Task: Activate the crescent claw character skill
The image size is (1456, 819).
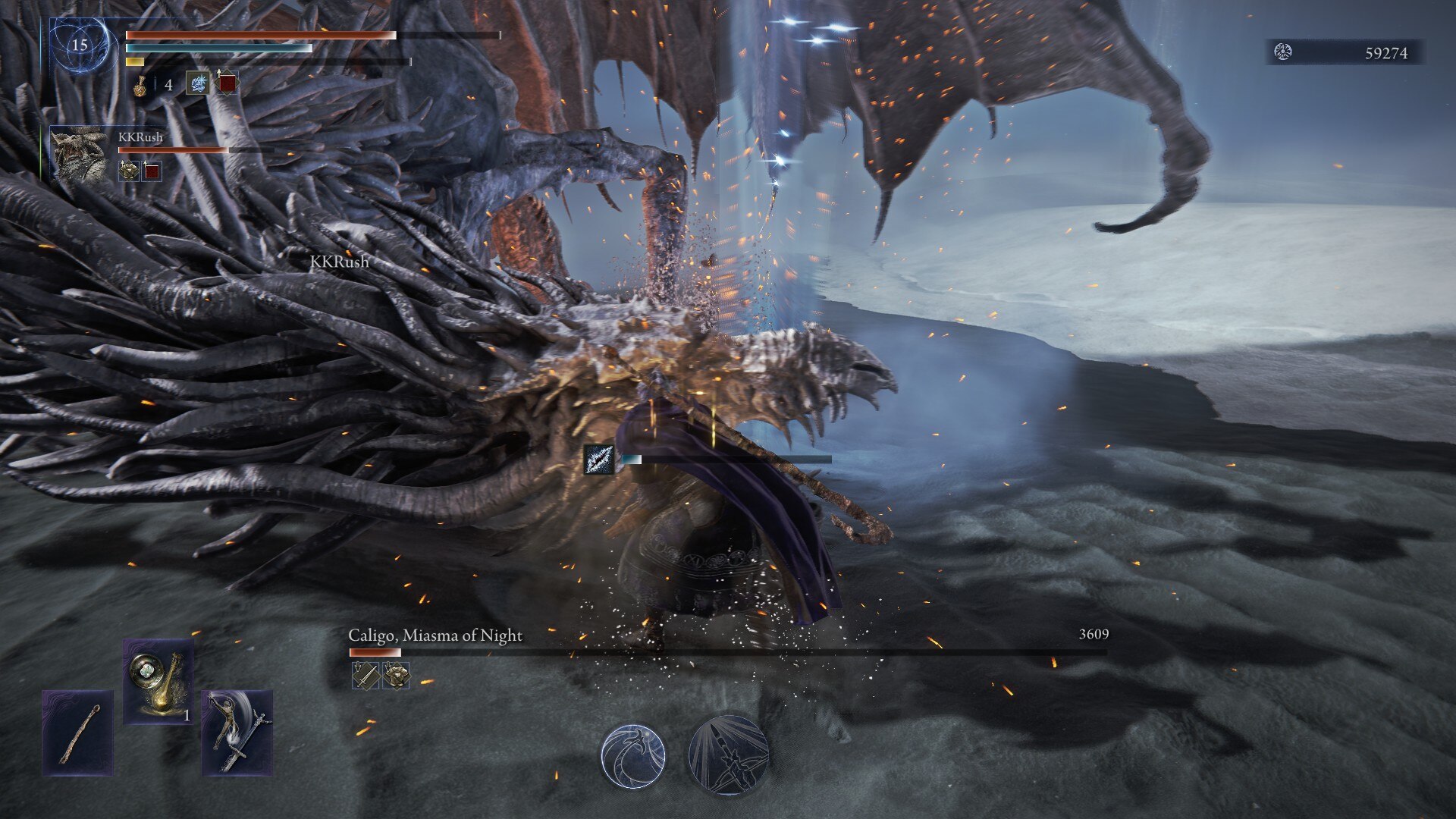Action: pos(633,756)
